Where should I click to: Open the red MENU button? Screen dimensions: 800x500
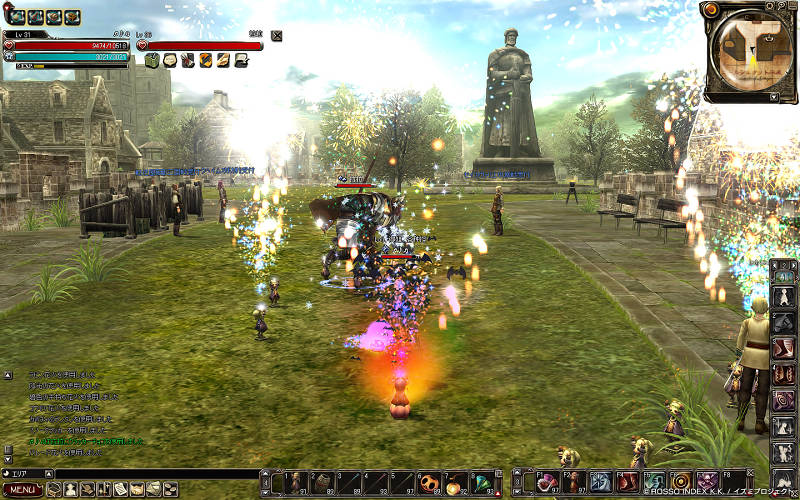(22, 490)
